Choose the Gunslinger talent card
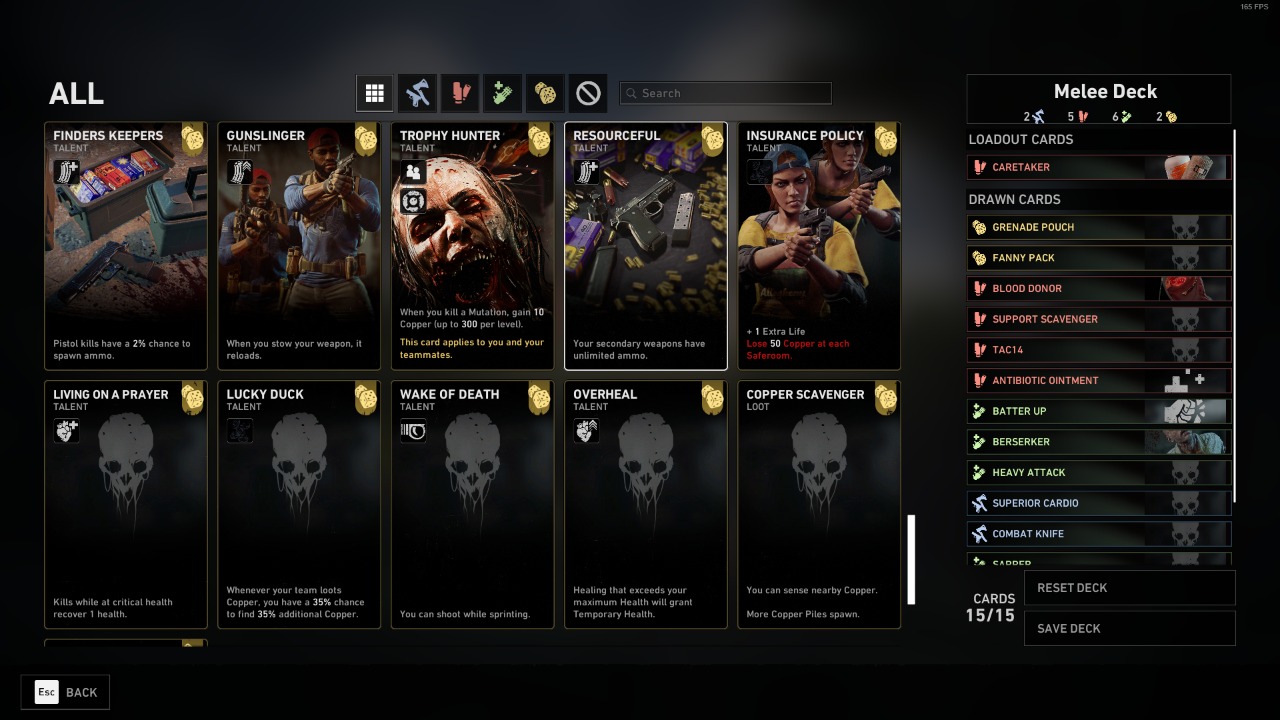1280x720 pixels. (x=299, y=246)
